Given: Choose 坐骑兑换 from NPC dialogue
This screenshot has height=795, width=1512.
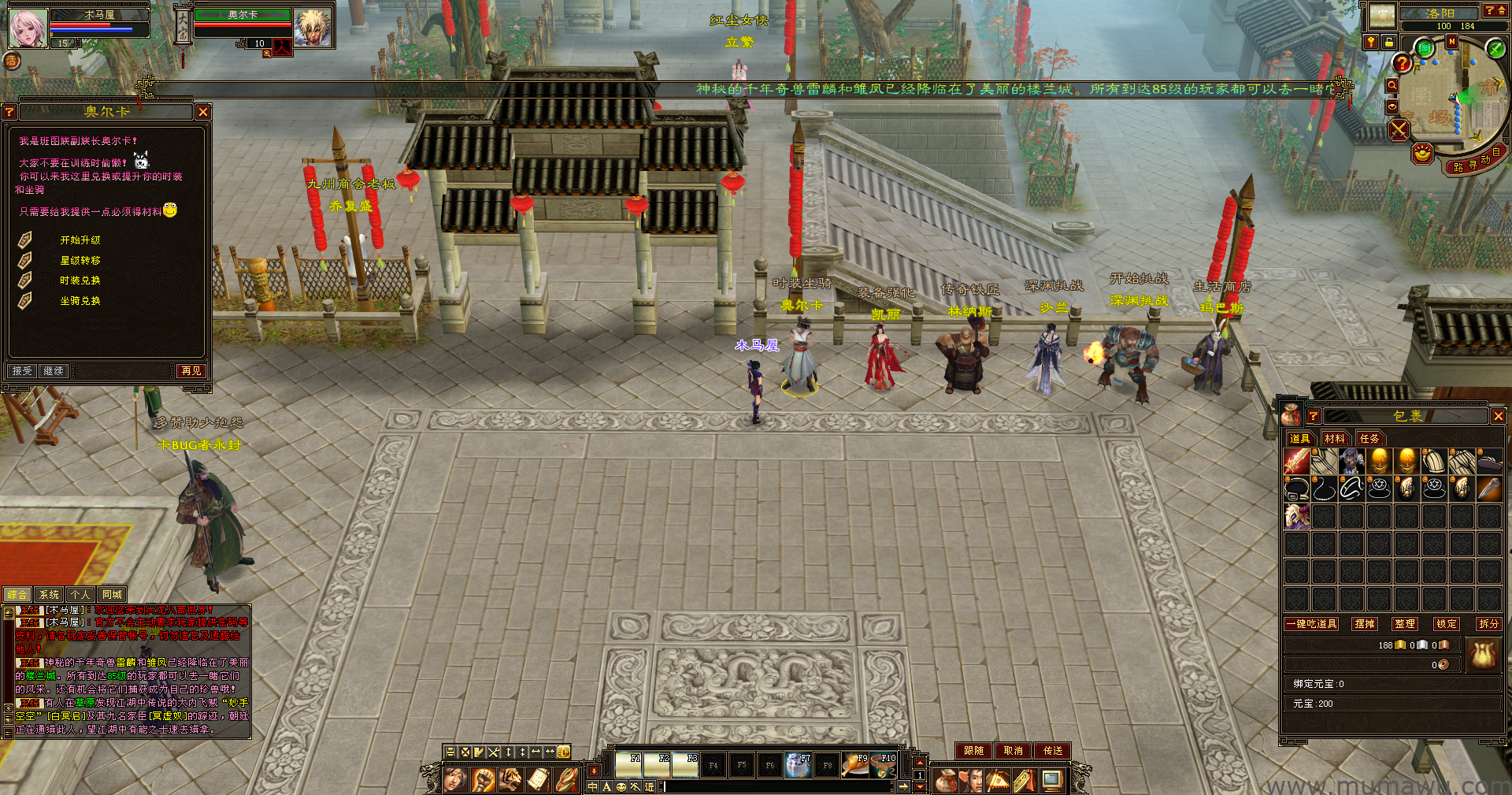Looking at the screenshot, I should (x=80, y=301).
